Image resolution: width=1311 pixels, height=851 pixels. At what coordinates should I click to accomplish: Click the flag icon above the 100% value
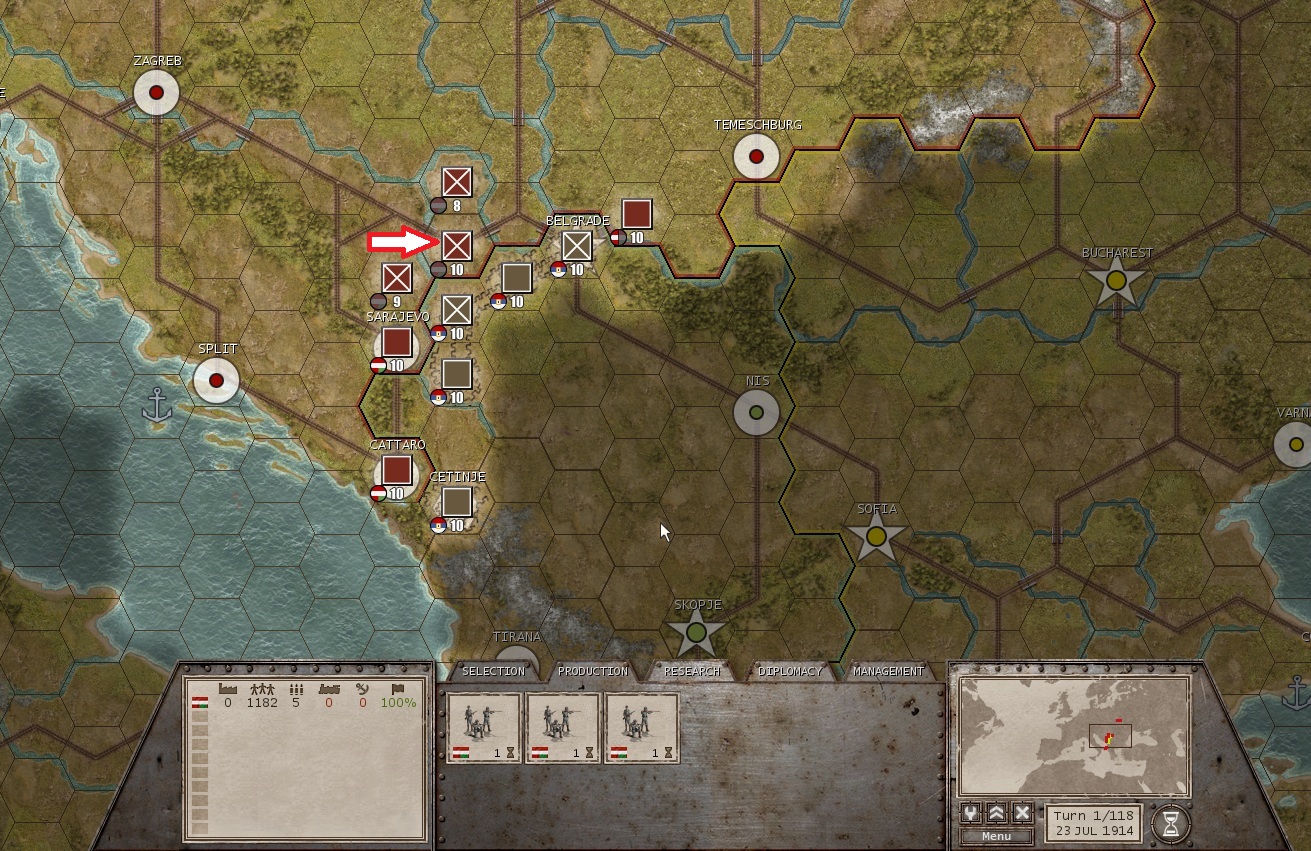tap(400, 688)
